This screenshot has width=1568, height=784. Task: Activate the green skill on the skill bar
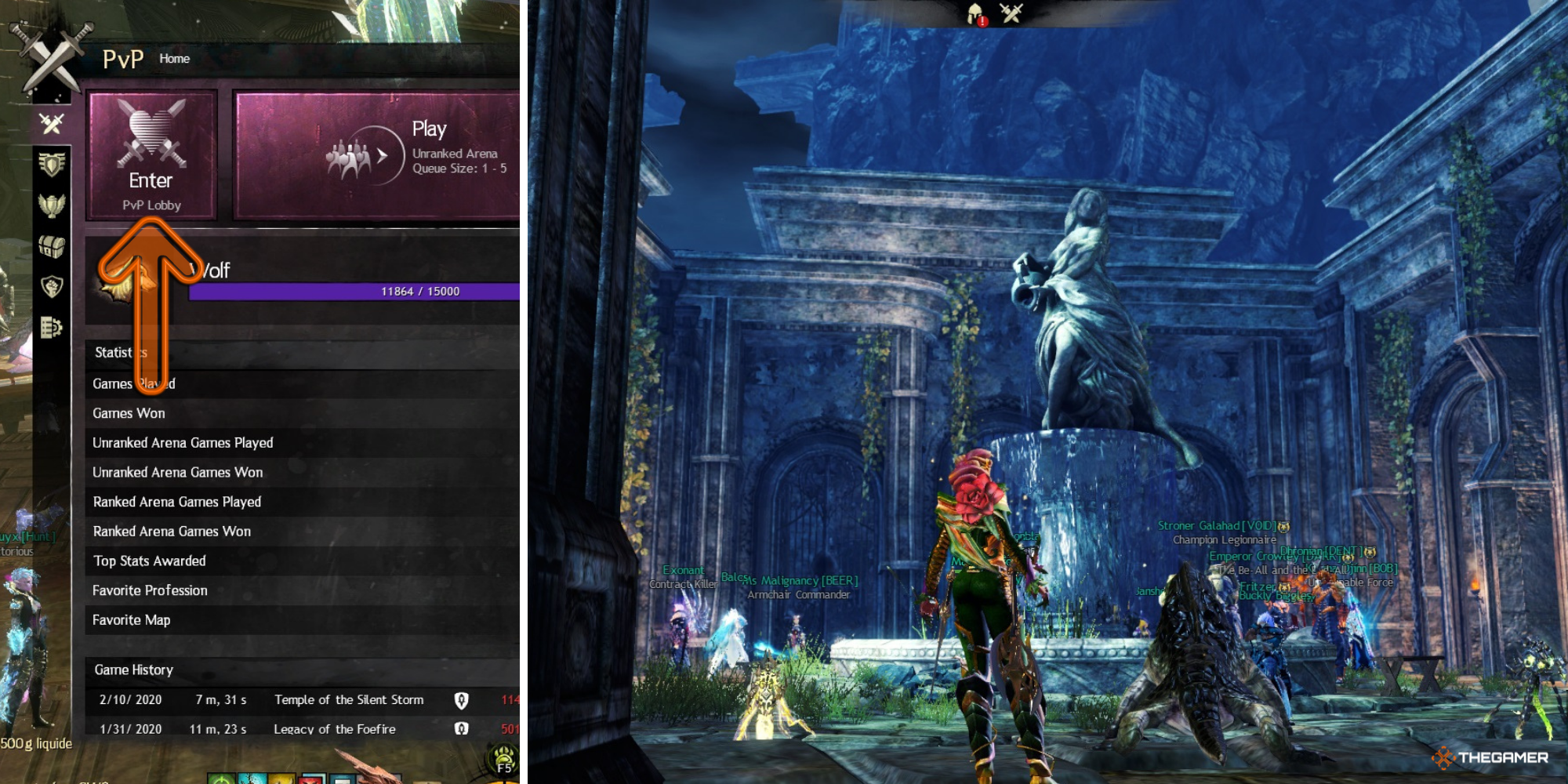coord(221,778)
